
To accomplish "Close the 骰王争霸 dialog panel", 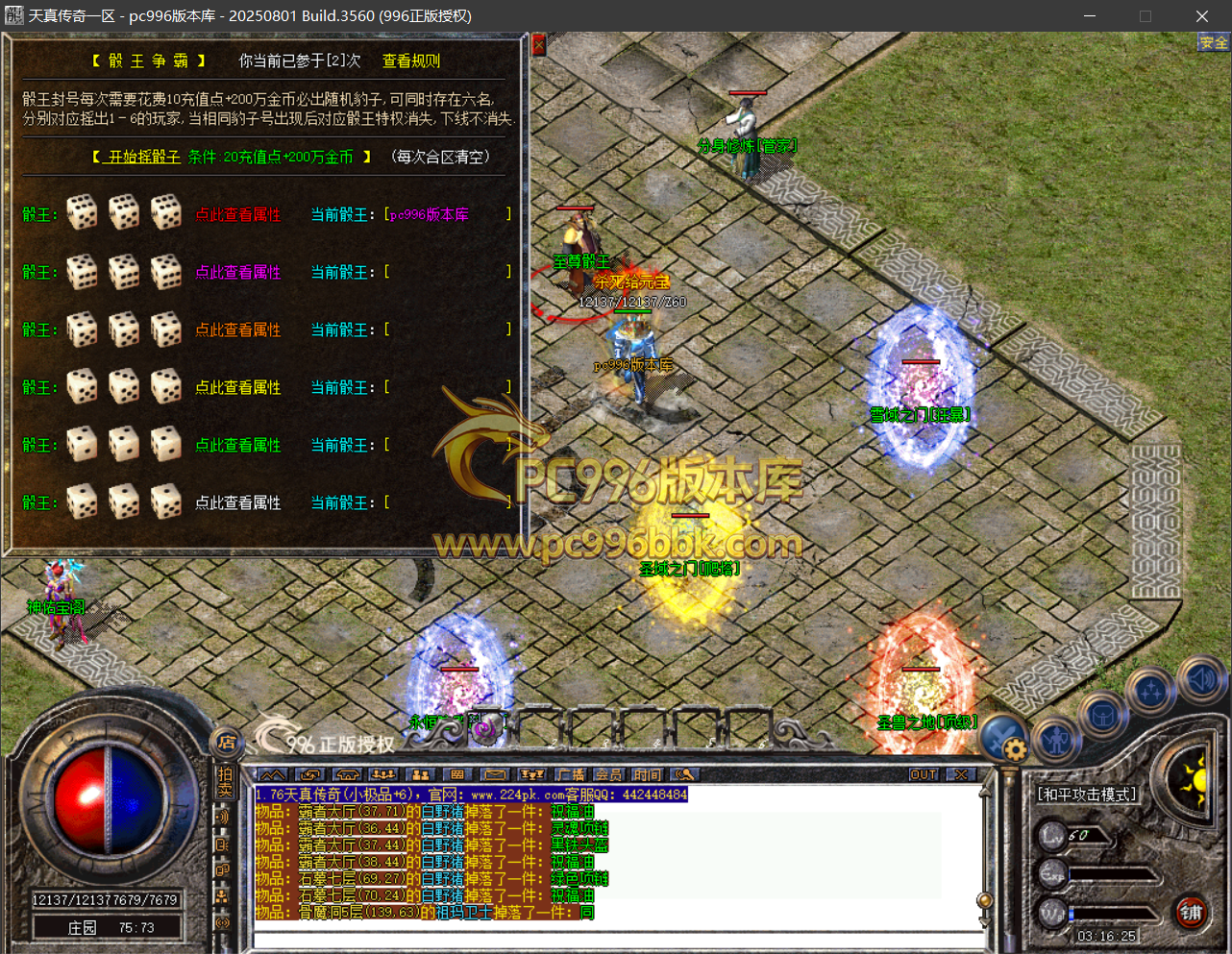I will point(538,45).
